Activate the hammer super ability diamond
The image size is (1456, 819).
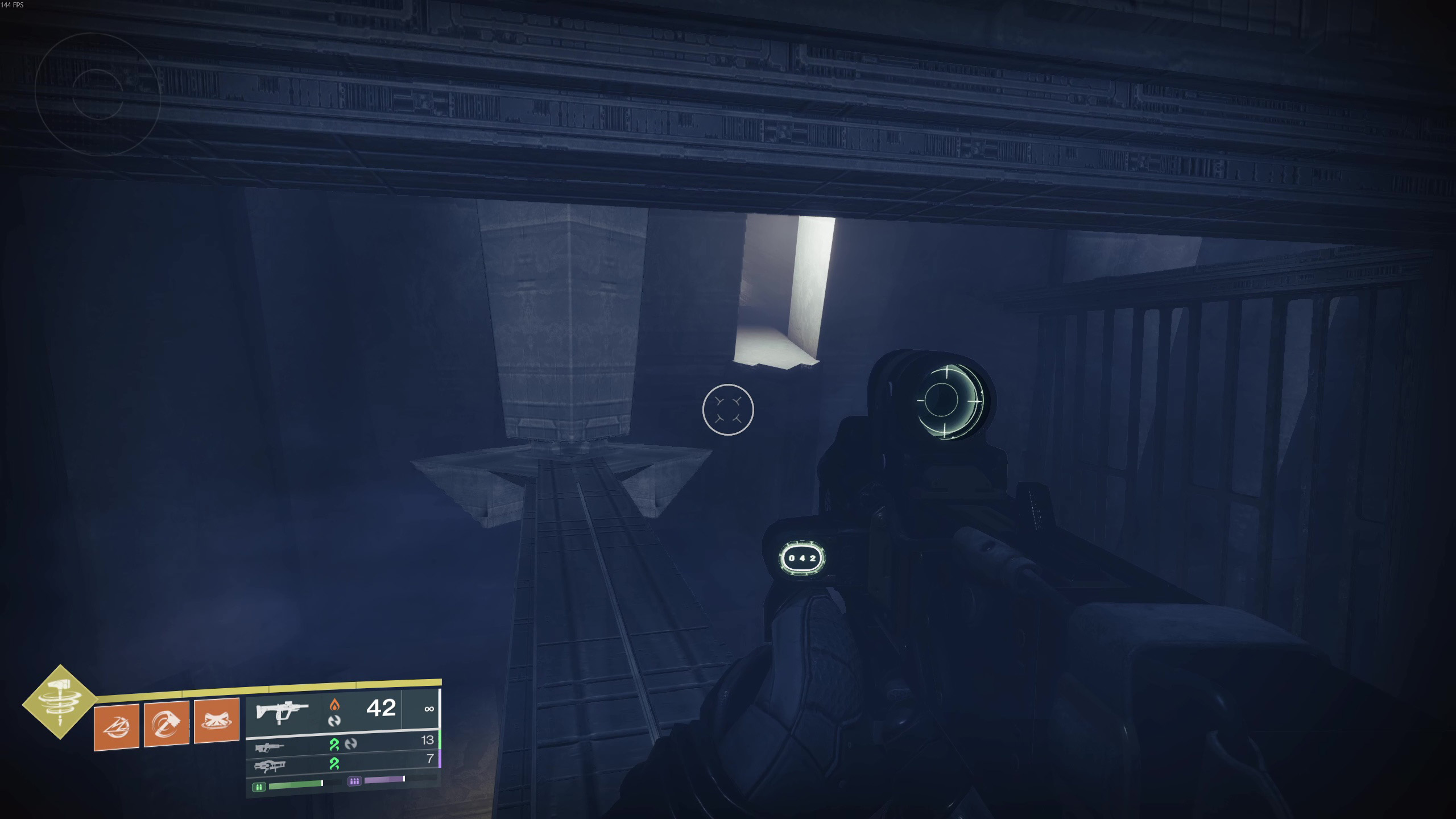click(60, 702)
